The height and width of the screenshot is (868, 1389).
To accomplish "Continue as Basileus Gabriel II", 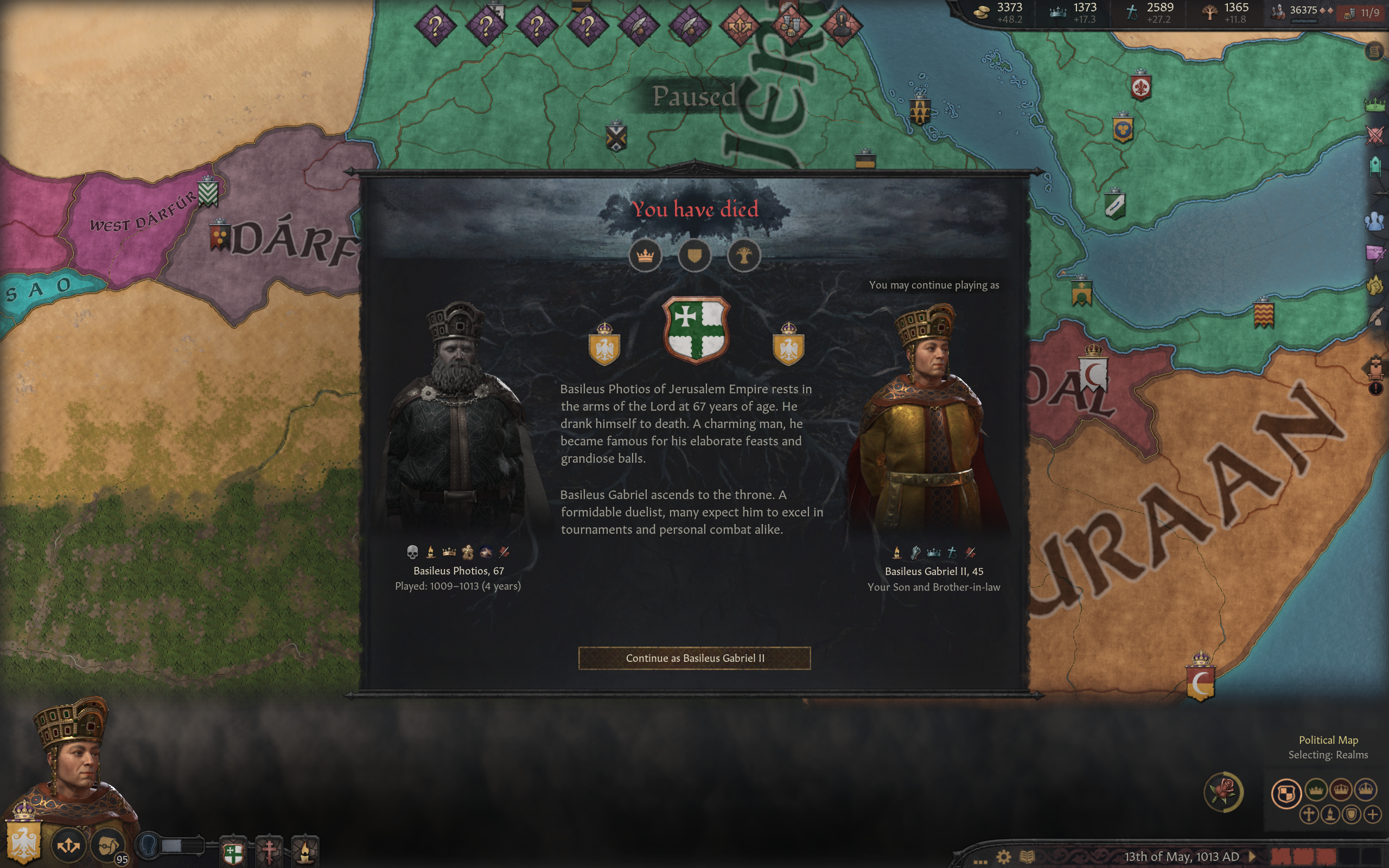I will pos(694,658).
